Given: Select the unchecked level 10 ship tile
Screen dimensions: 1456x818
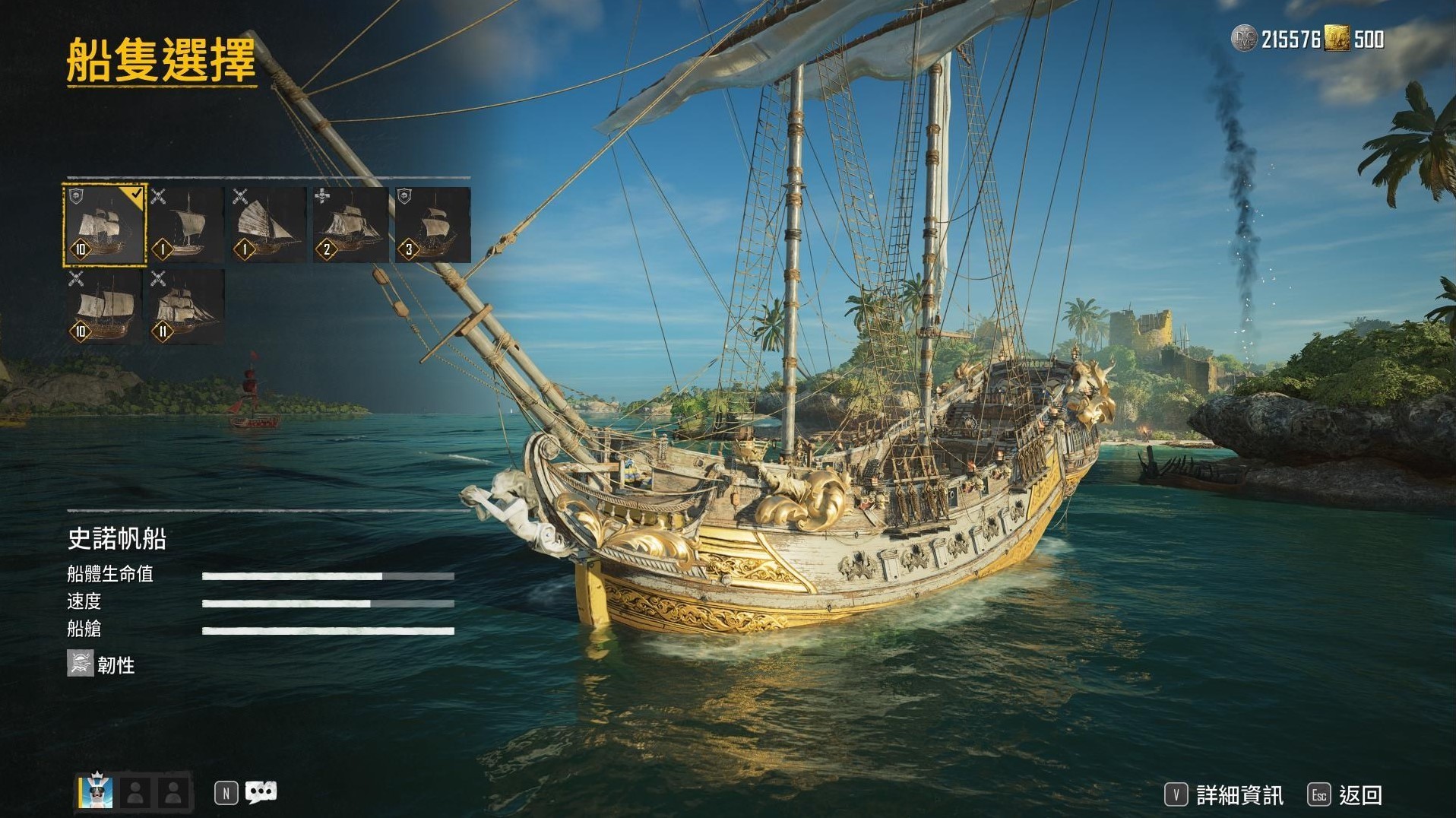Looking at the screenshot, I should pyautogui.click(x=104, y=307).
